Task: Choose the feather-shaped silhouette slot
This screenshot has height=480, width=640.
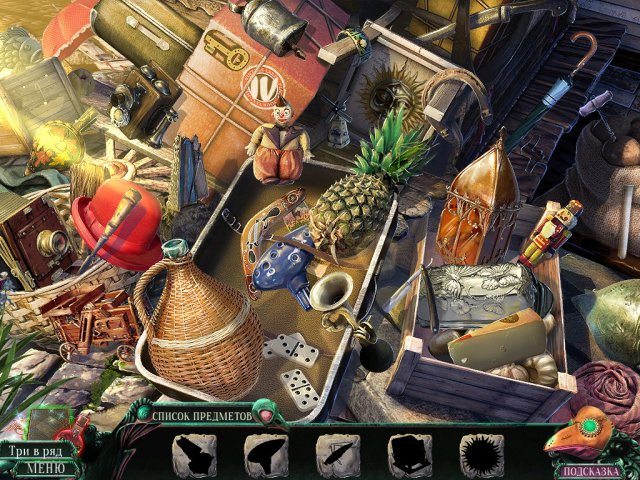Action: tap(335, 453)
